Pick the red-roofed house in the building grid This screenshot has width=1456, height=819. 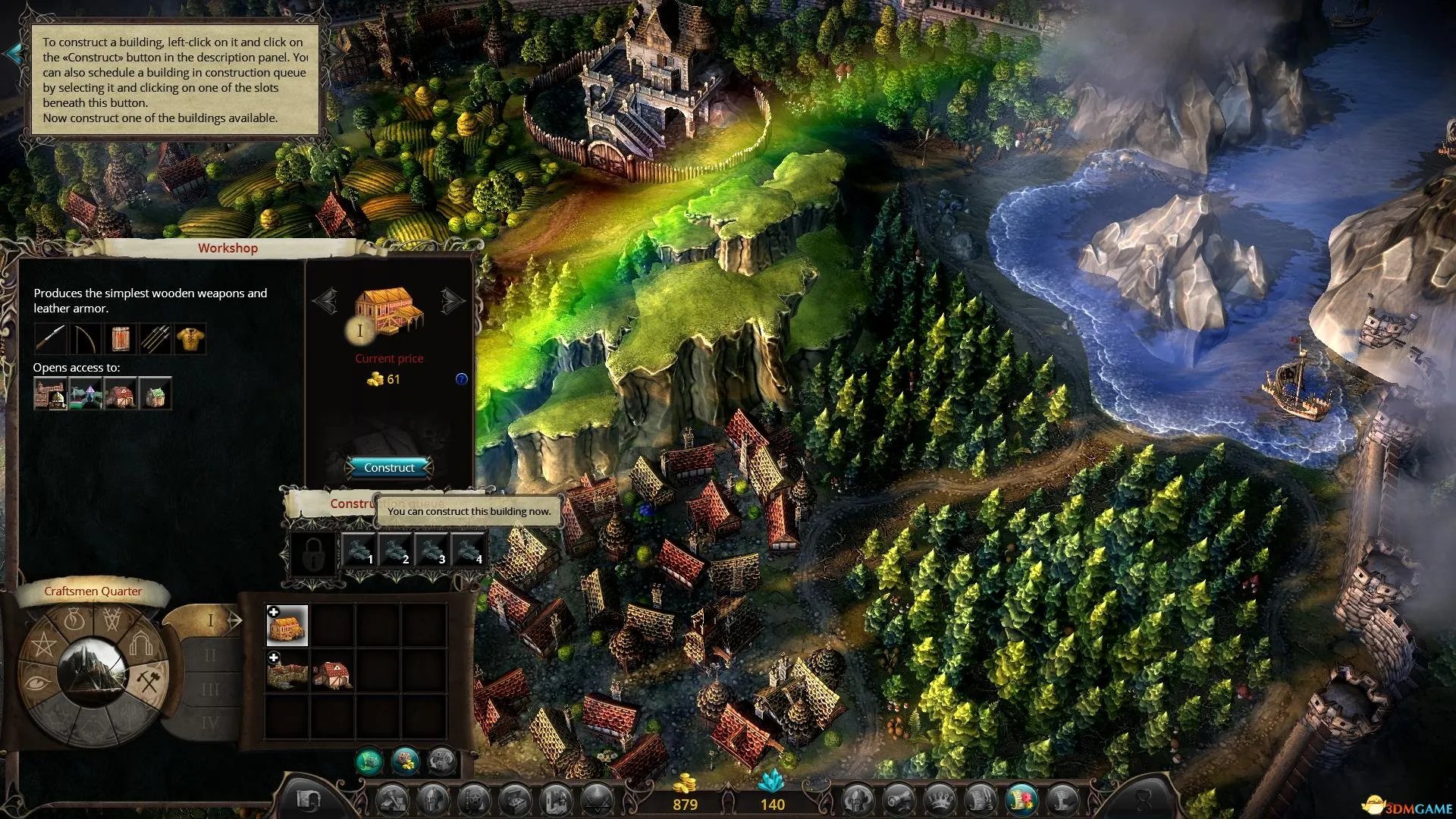click(332, 672)
